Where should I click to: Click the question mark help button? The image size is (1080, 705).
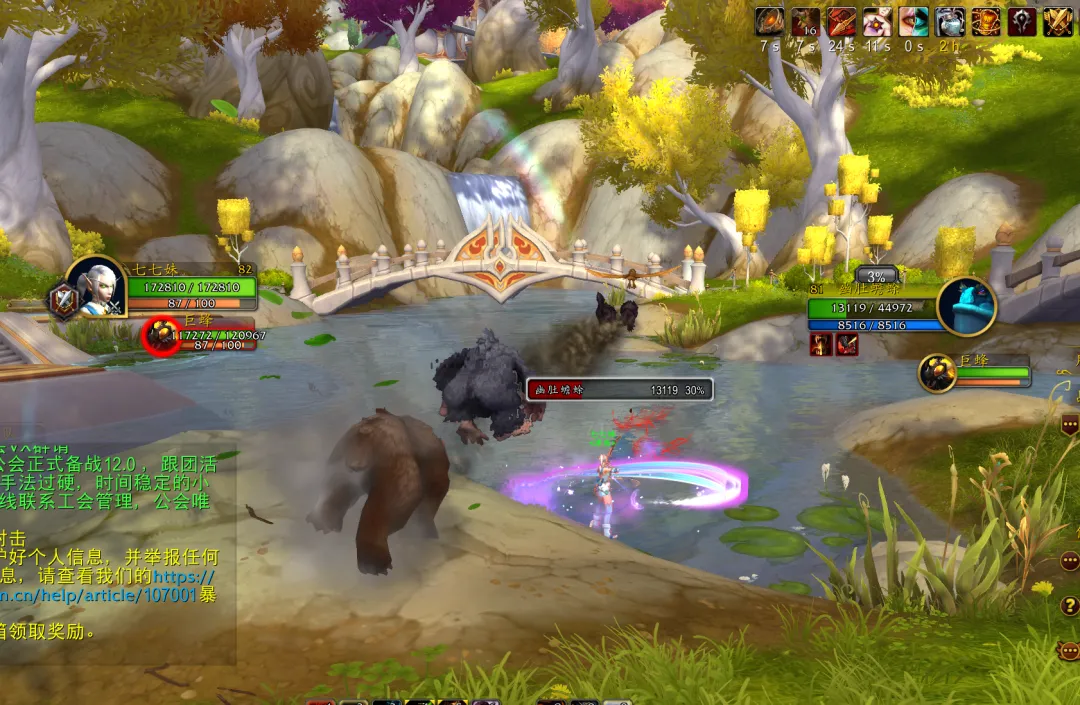(x=1069, y=606)
